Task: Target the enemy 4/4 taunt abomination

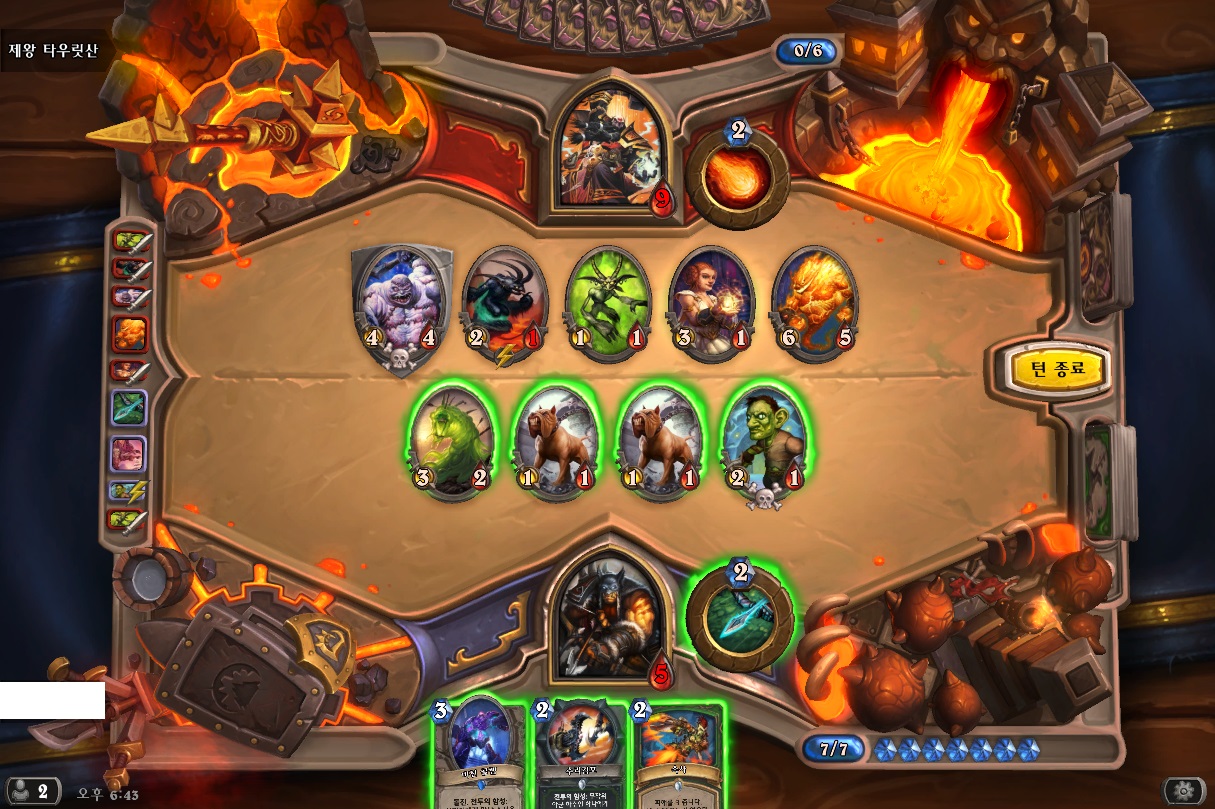Action: pos(398,301)
